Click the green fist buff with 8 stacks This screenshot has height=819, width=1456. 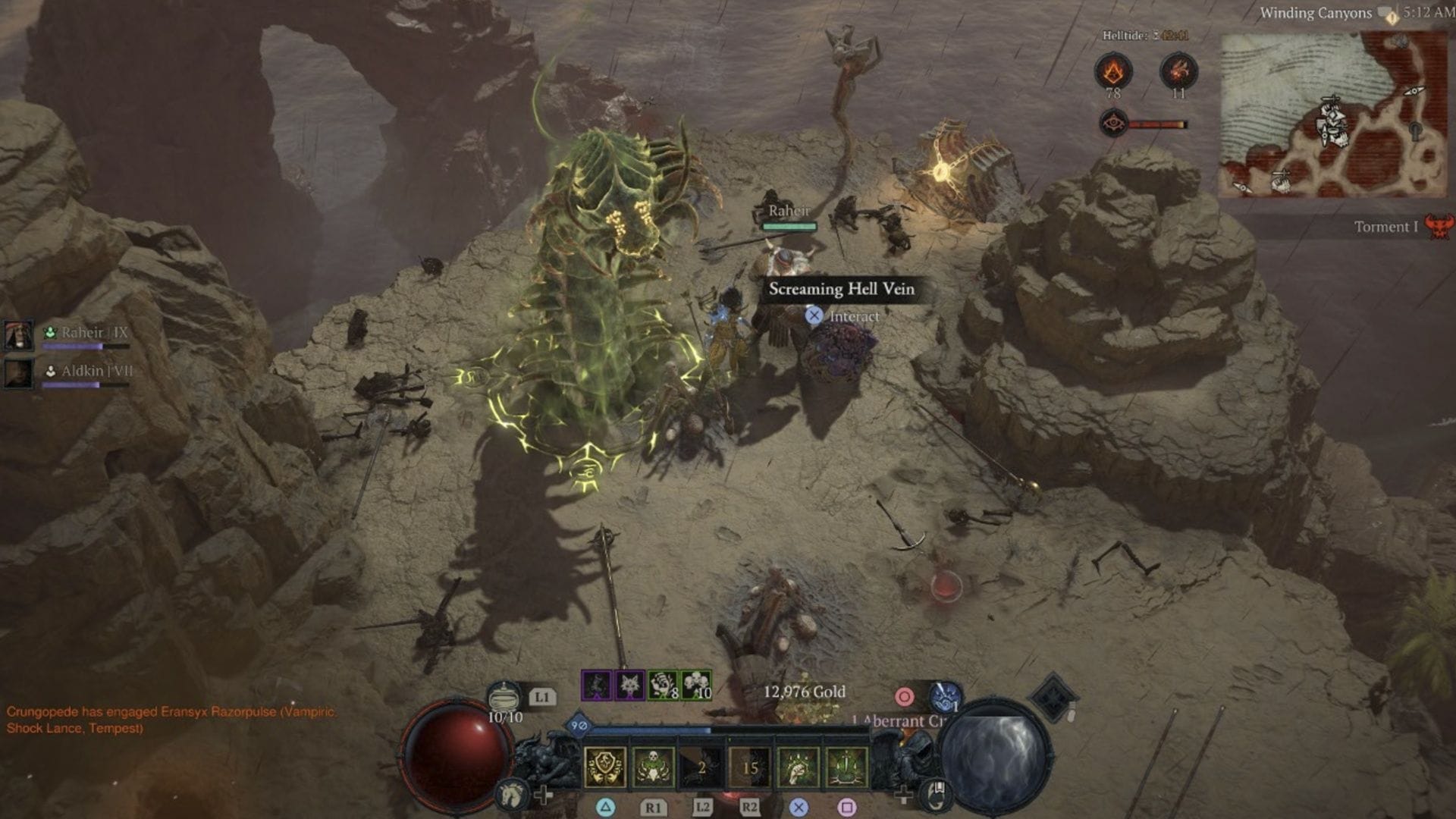coord(663,686)
